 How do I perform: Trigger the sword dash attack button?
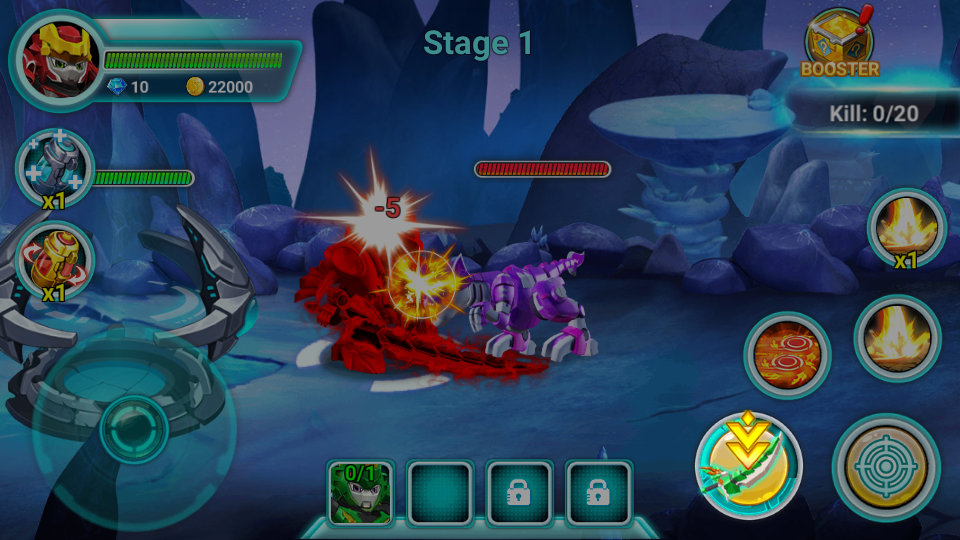[749, 464]
